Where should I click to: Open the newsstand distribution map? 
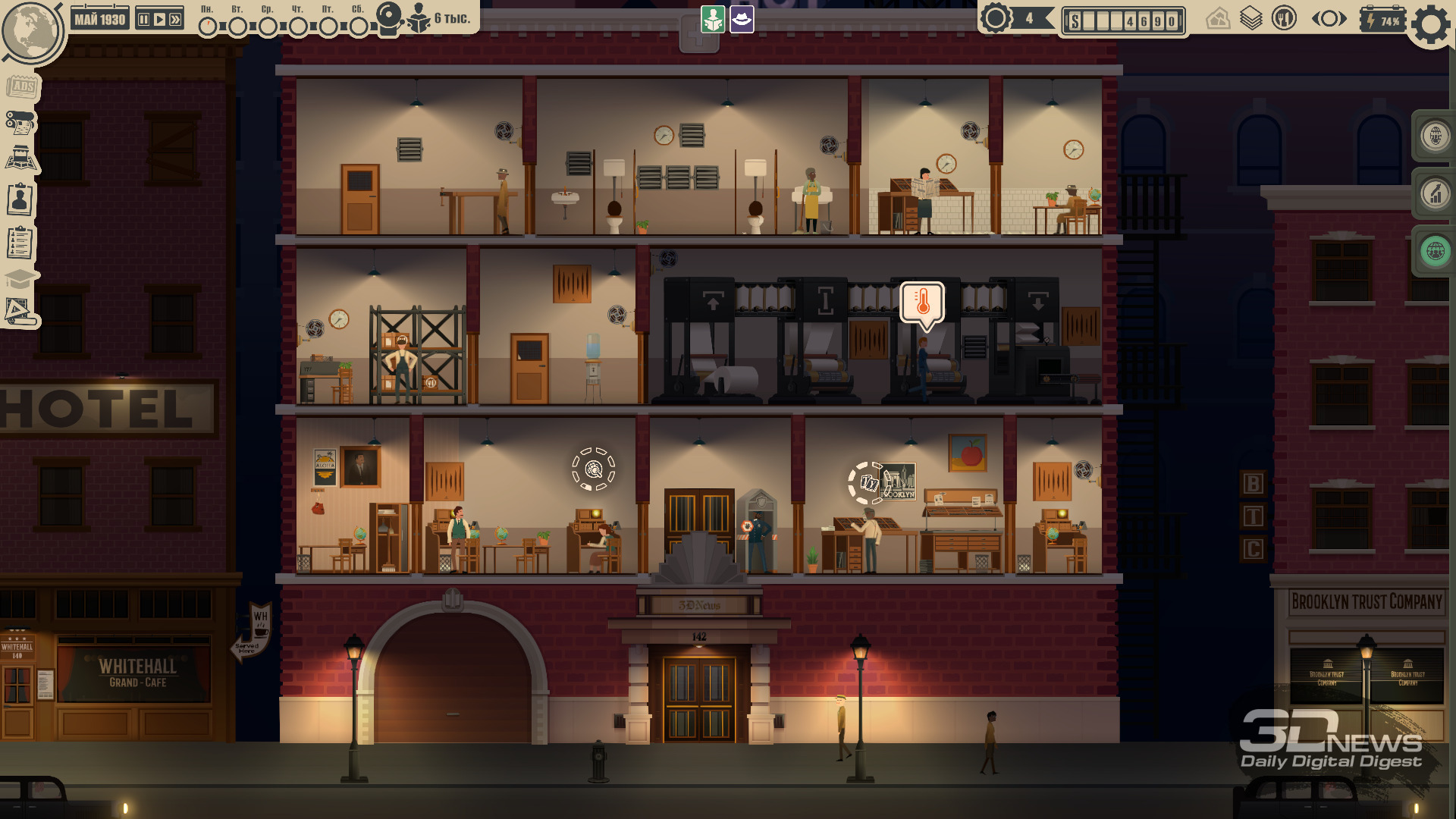coord(22,158)
